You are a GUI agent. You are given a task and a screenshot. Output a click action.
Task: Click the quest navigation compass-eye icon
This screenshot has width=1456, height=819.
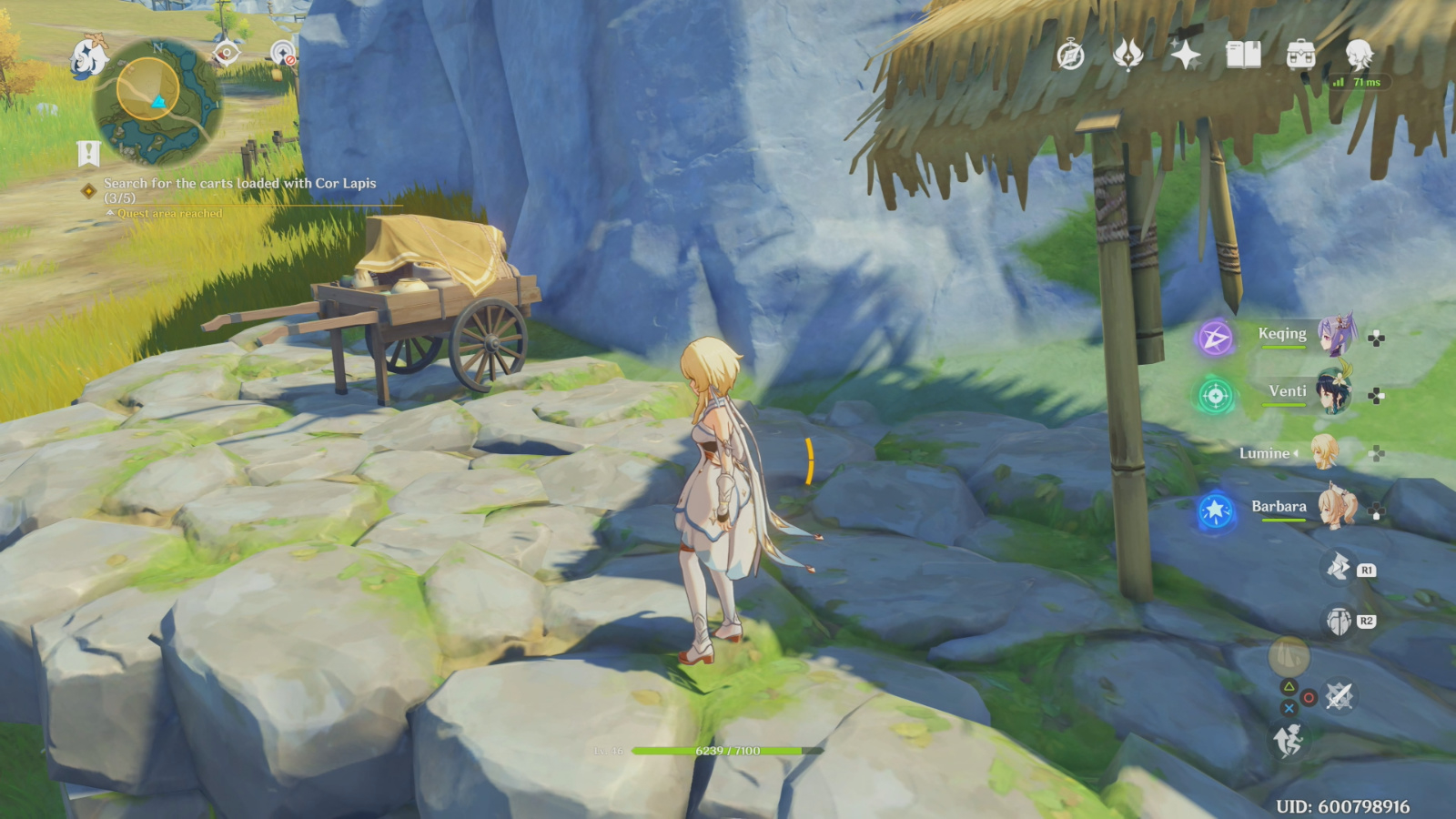click(x=227, y=54)
